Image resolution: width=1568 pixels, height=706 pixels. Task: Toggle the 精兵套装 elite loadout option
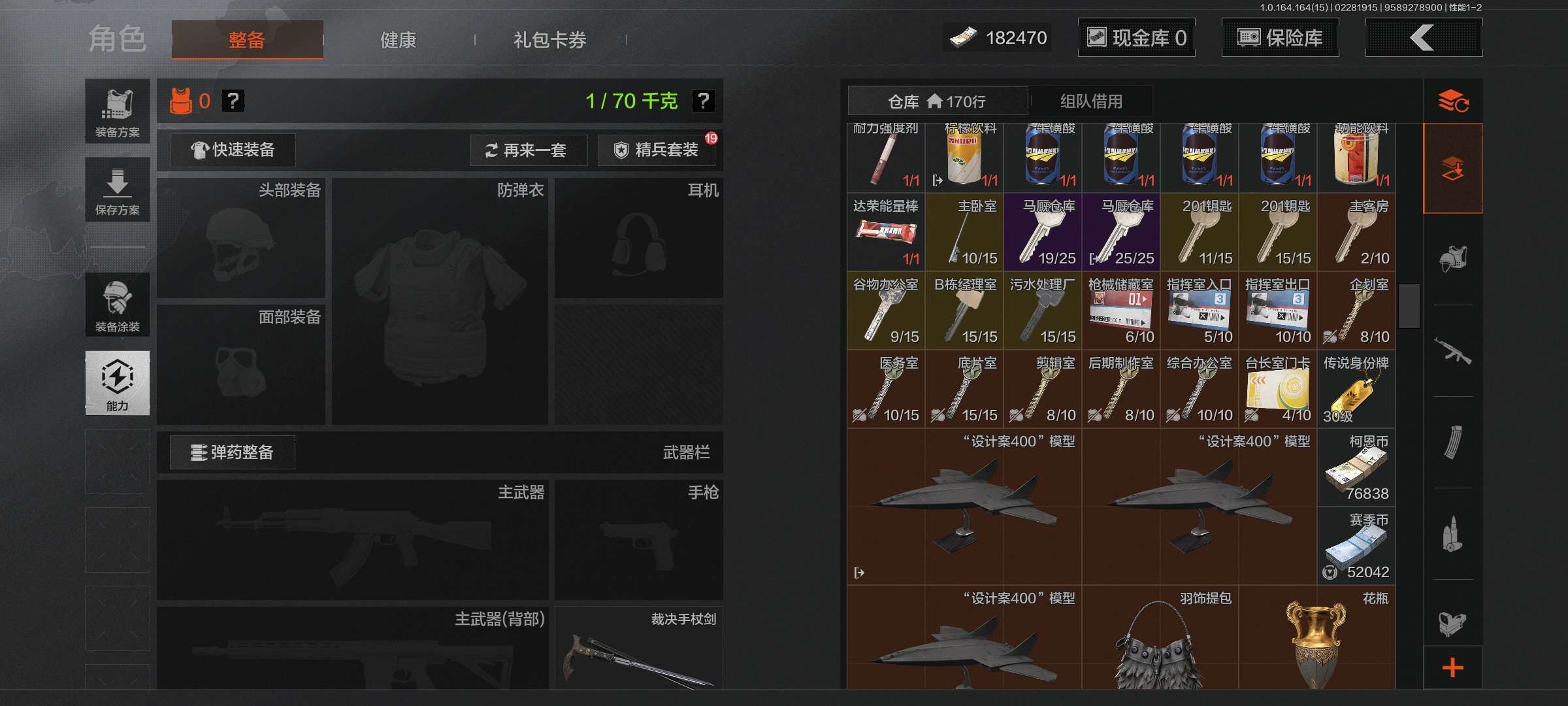point(655,150)
